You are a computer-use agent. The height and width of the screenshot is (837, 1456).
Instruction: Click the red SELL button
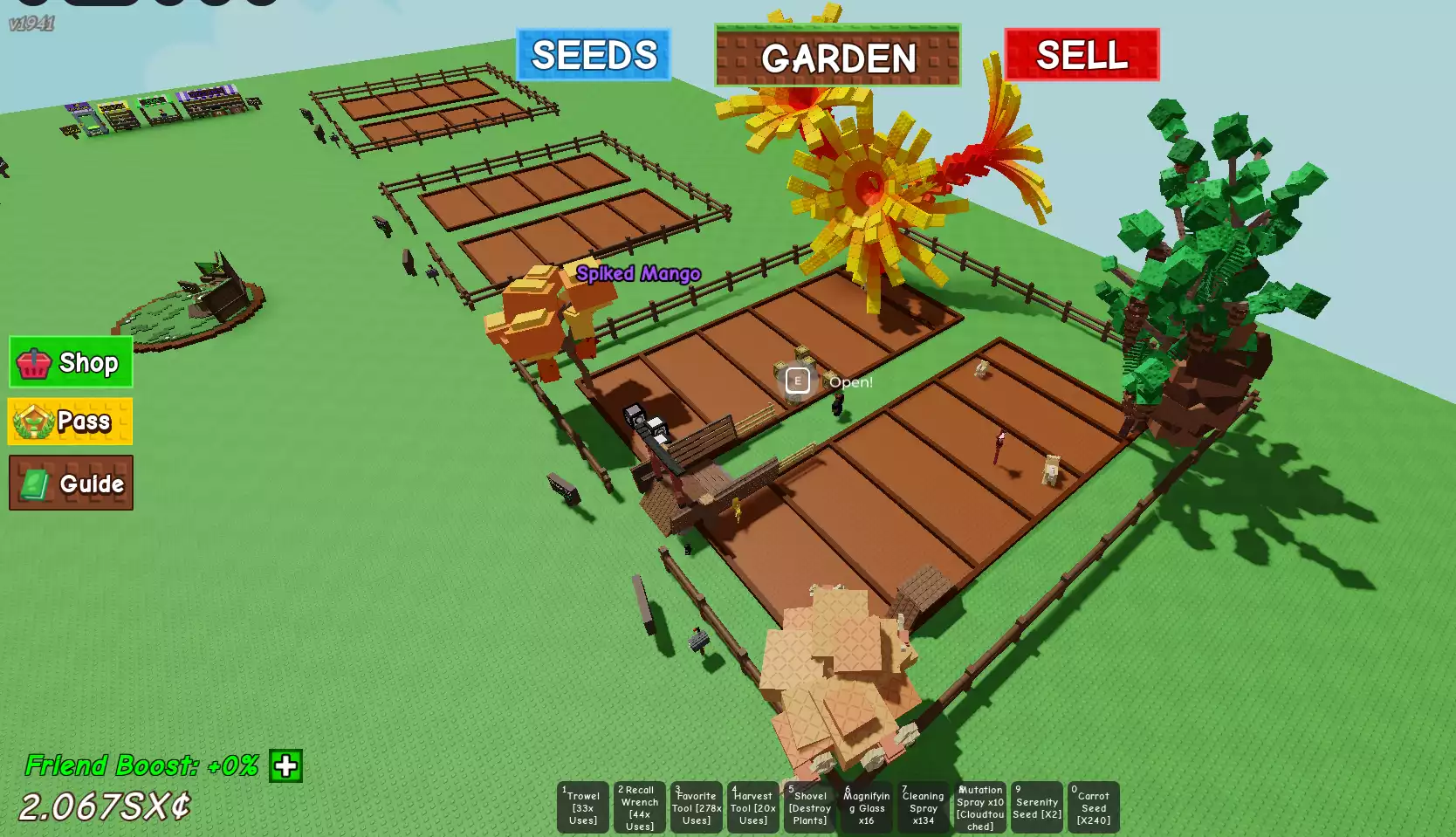tap(1082, 55)
